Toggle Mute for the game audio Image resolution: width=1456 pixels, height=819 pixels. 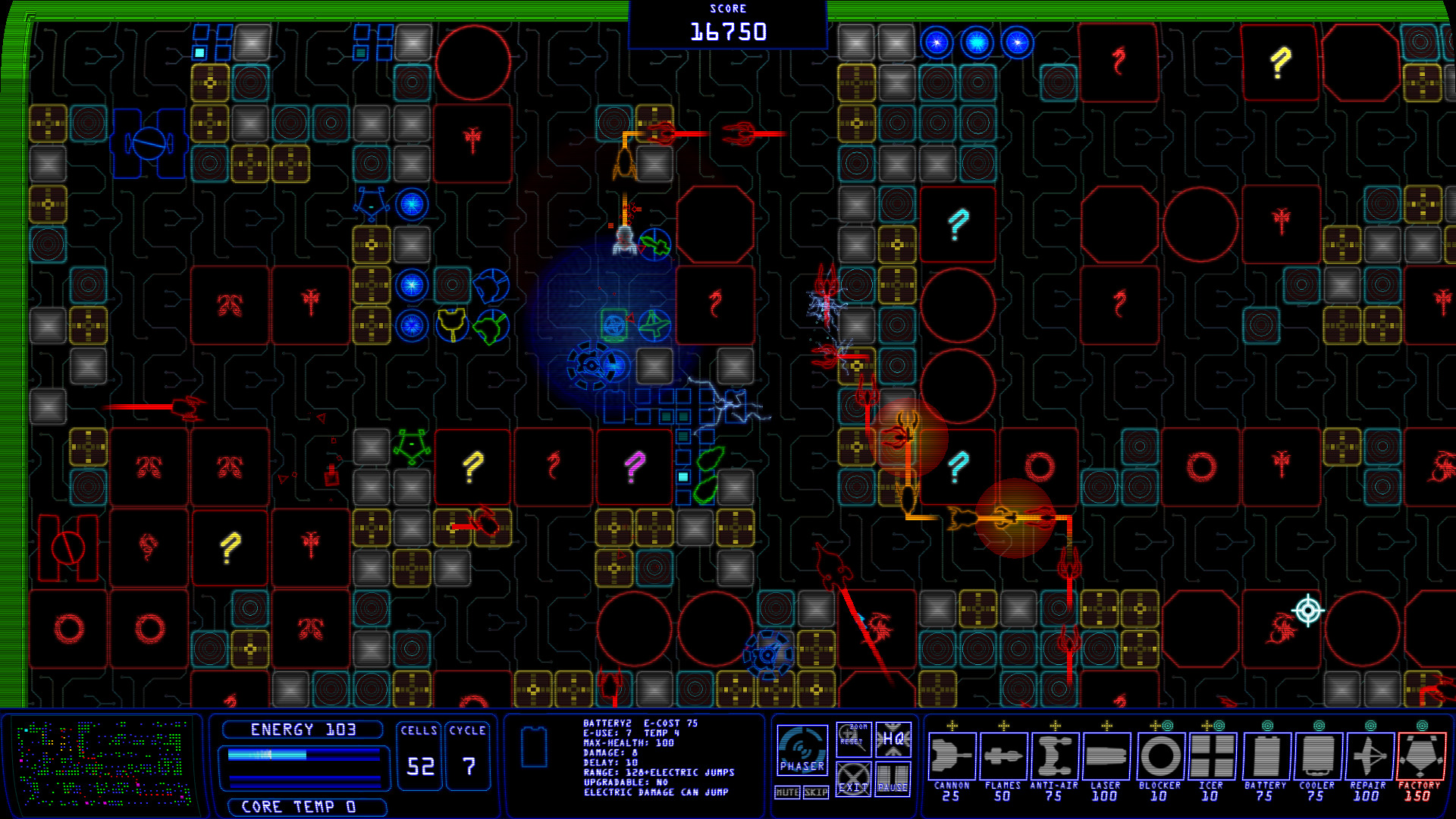pyautogui.click(x=786, y=790)
